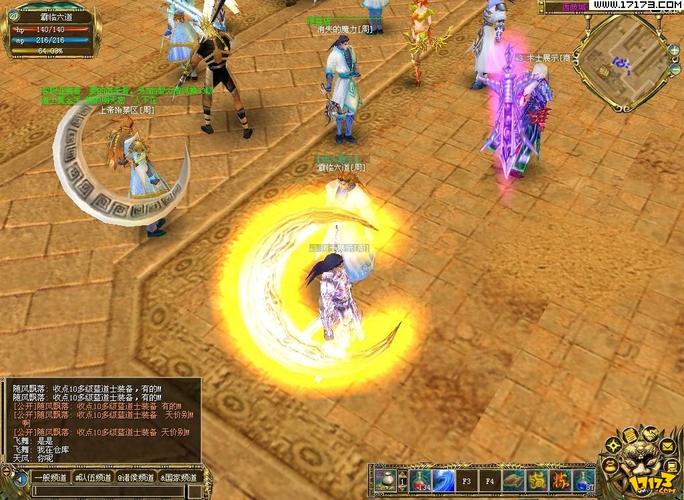This screenshot has width=684, height=500.
Task: Switch to the 诸侯频道 chat tab
Action: pyautogui.click(x=136, y=478)
